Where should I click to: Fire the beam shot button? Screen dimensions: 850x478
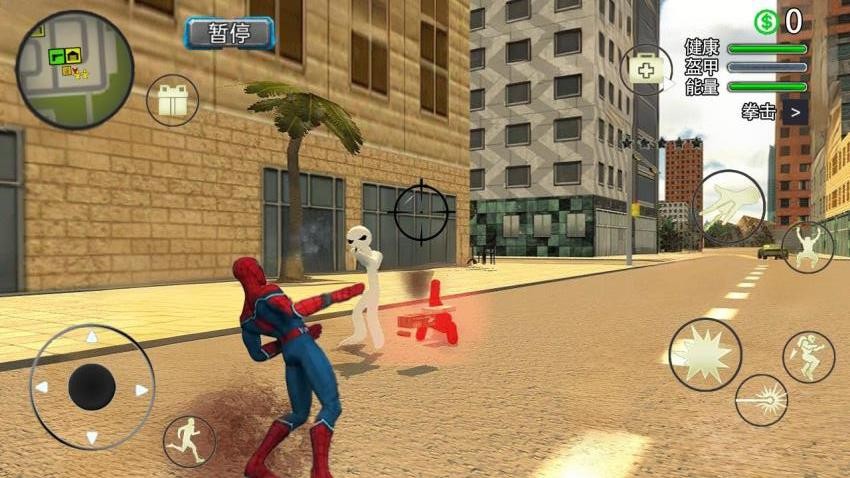[x=761, y=400]
